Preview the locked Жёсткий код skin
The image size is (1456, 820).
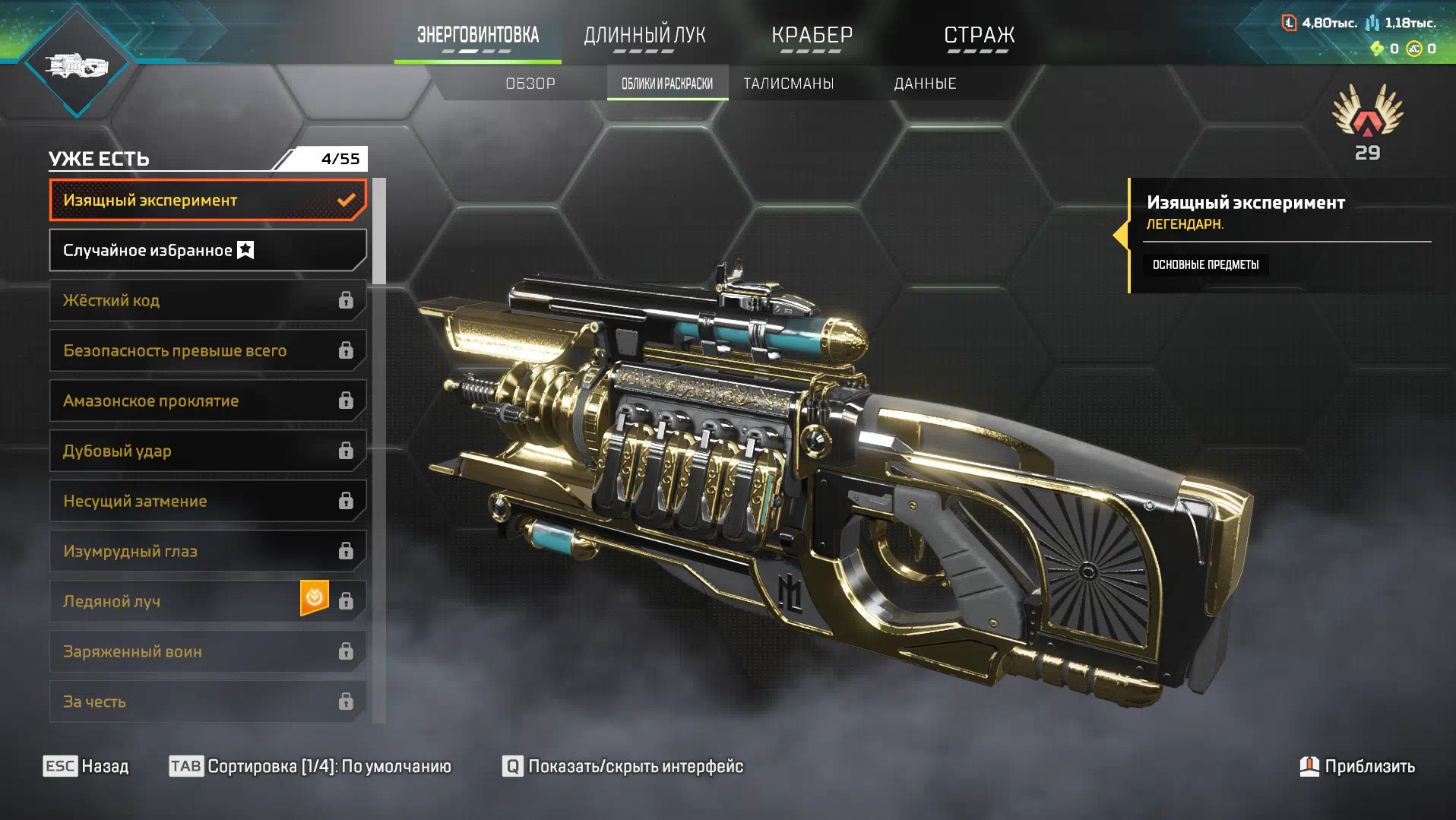(207, 300)
